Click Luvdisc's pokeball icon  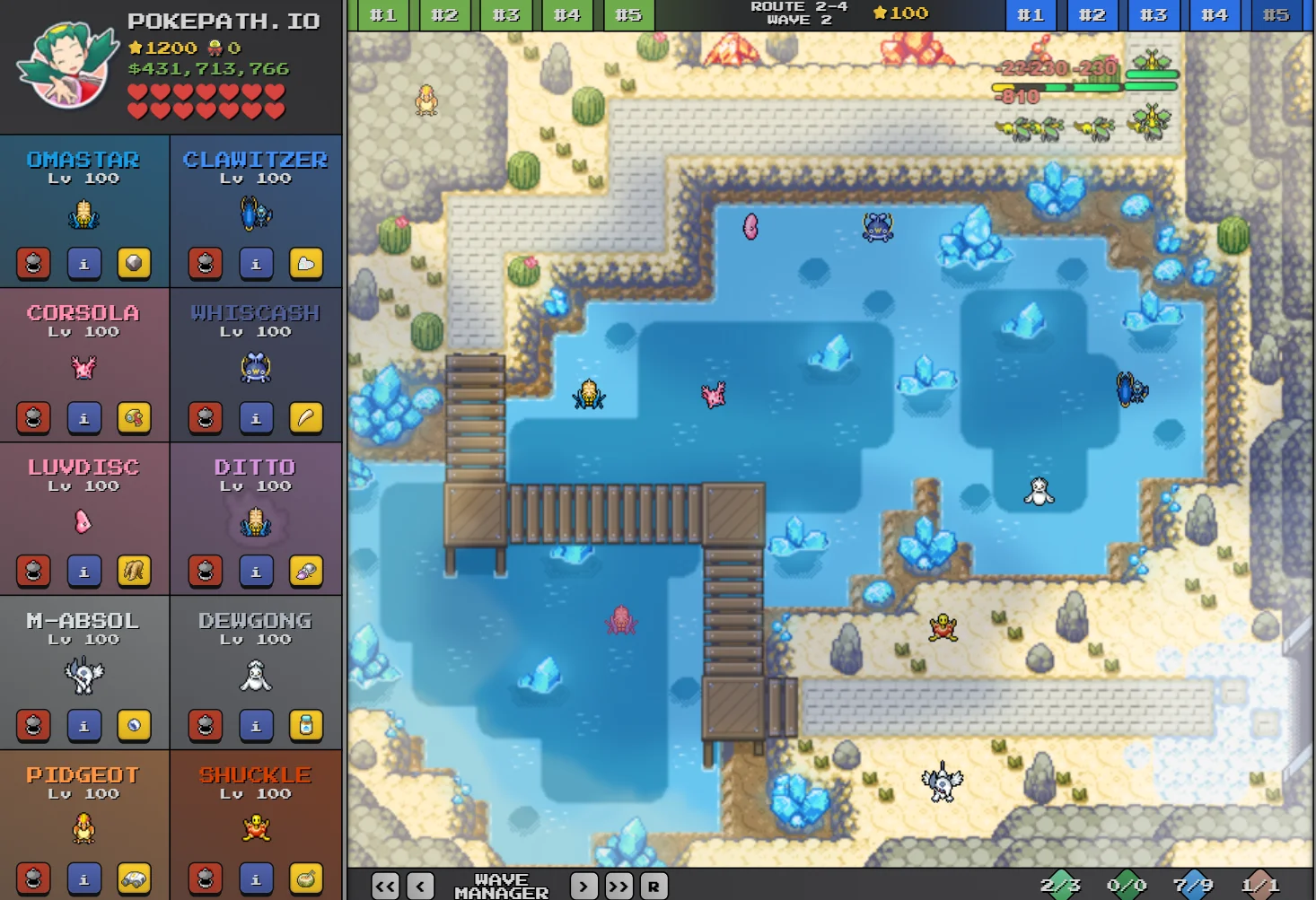pyautogui.click(x=33, y=571)
